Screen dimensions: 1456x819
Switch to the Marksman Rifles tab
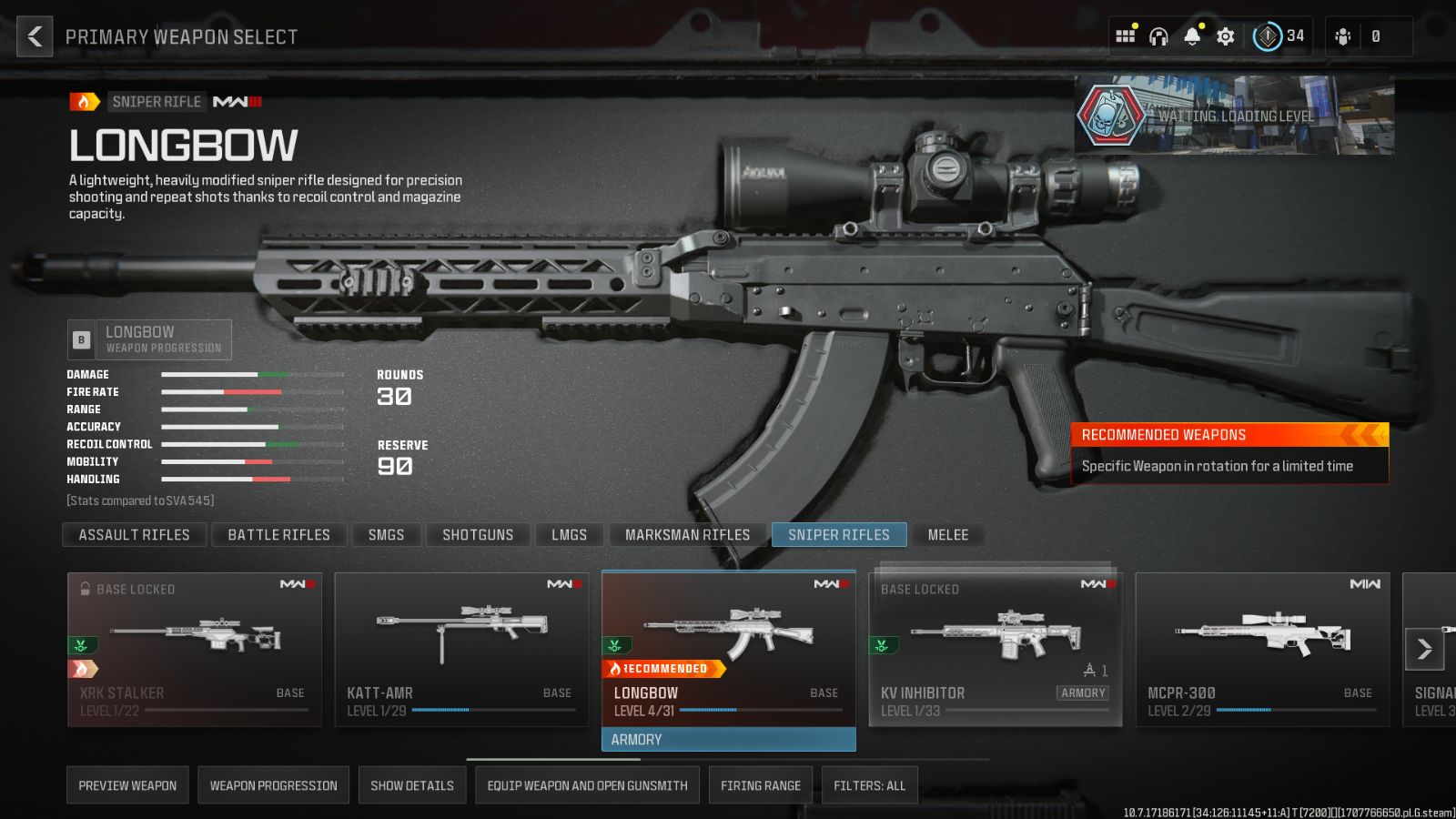click(685, 534)
